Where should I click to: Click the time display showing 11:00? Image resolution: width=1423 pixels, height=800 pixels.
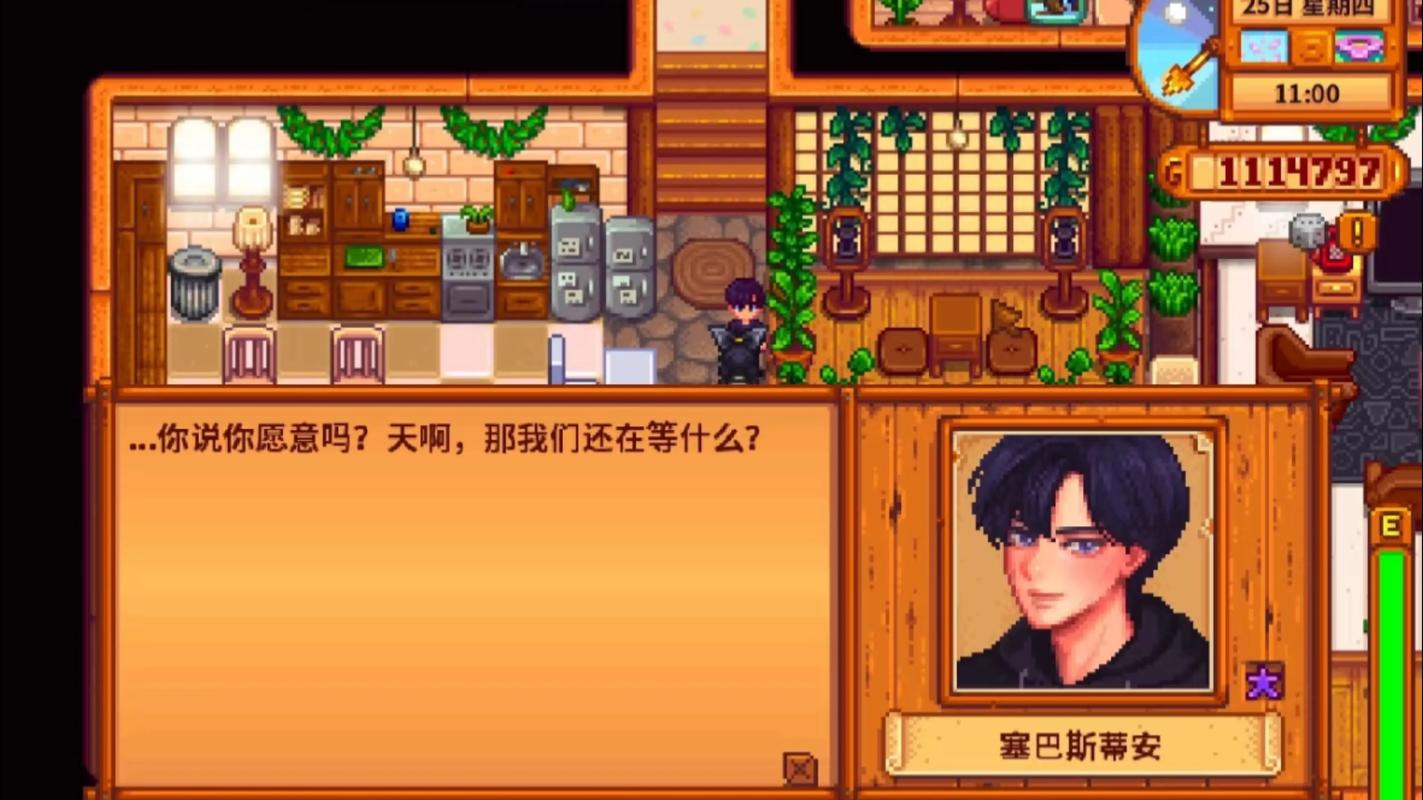coord(1307,94)
